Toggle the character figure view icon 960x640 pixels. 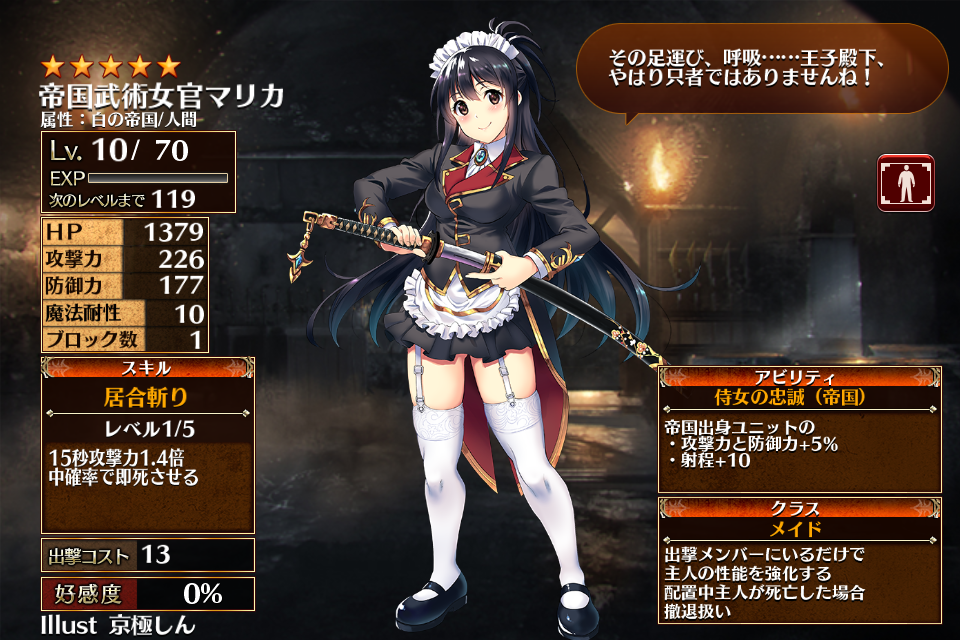pyautogui.click(x=906, y=182)
